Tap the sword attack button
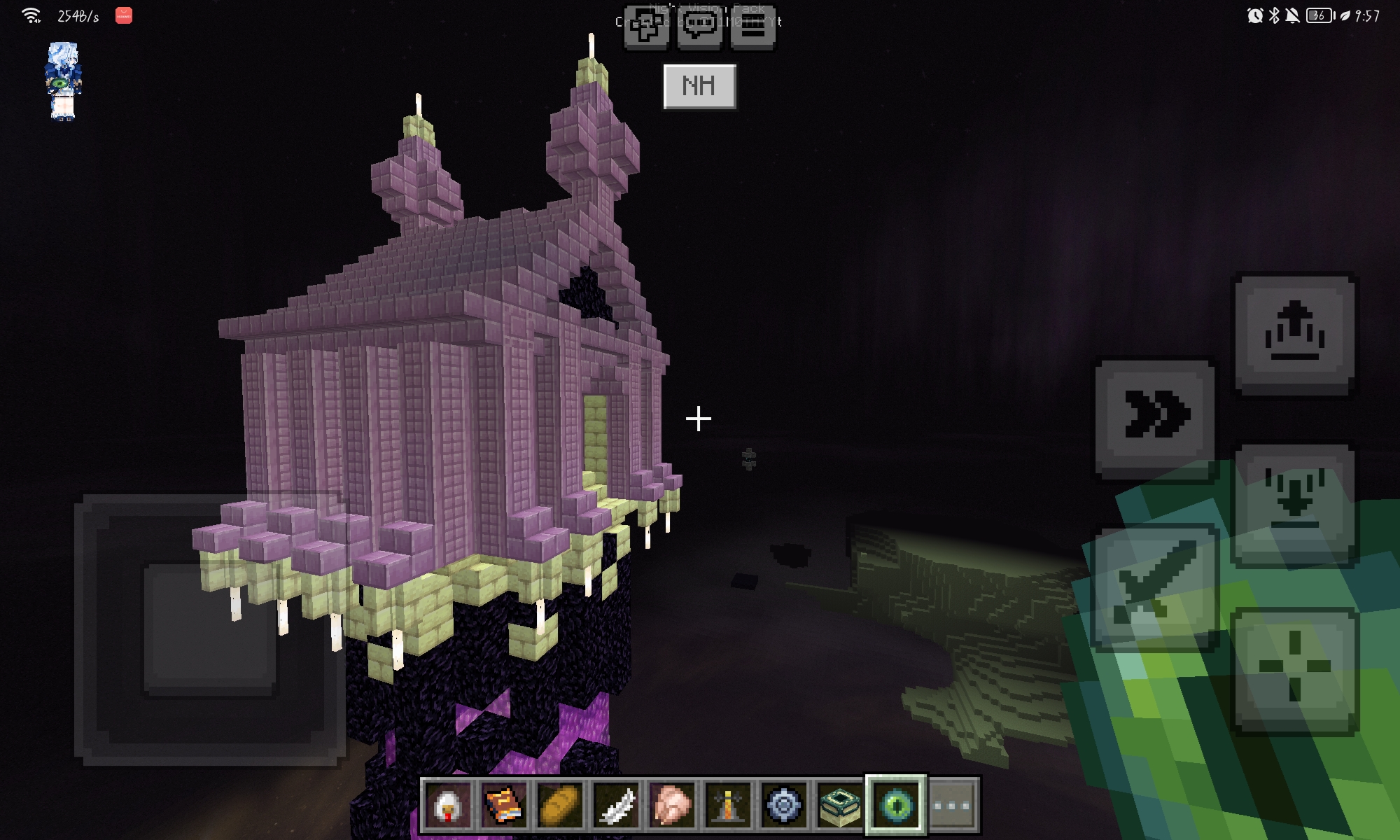1400x840 pixels. tap(1155, 588)
